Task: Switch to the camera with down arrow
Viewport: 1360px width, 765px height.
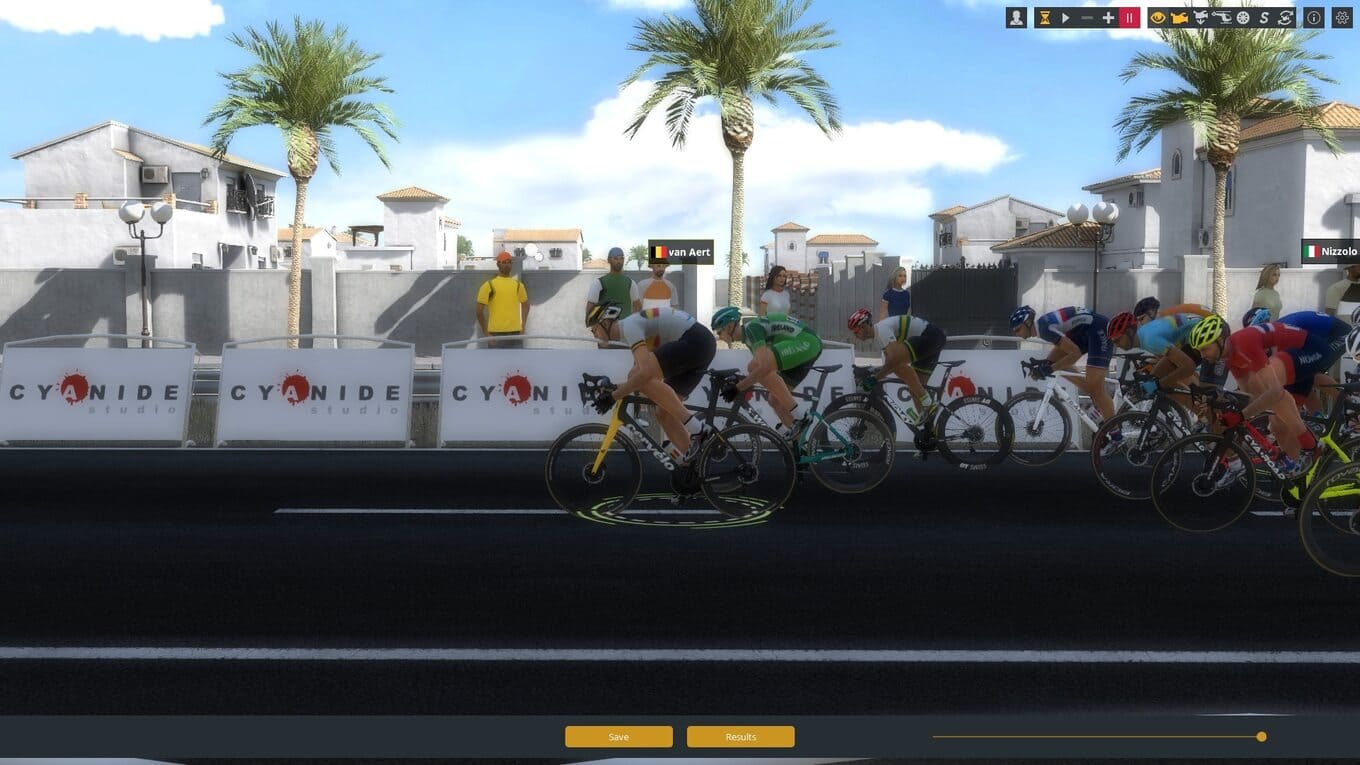Action: point(1200,17)
